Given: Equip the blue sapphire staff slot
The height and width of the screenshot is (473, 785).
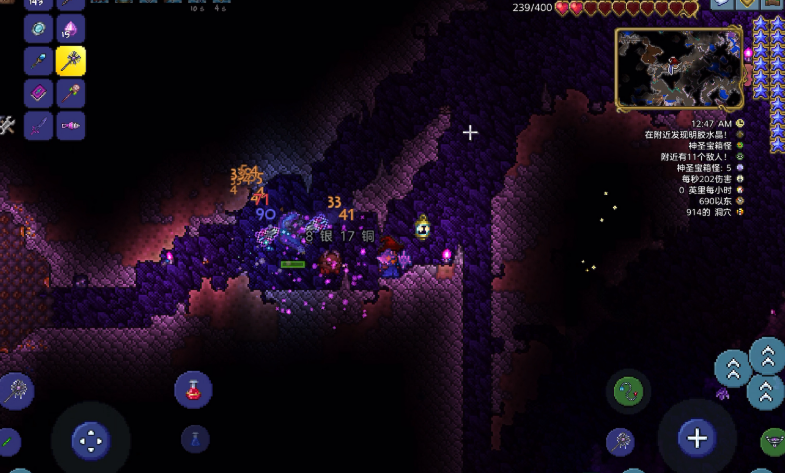Looking at the screenshot, I should point(38,61).
